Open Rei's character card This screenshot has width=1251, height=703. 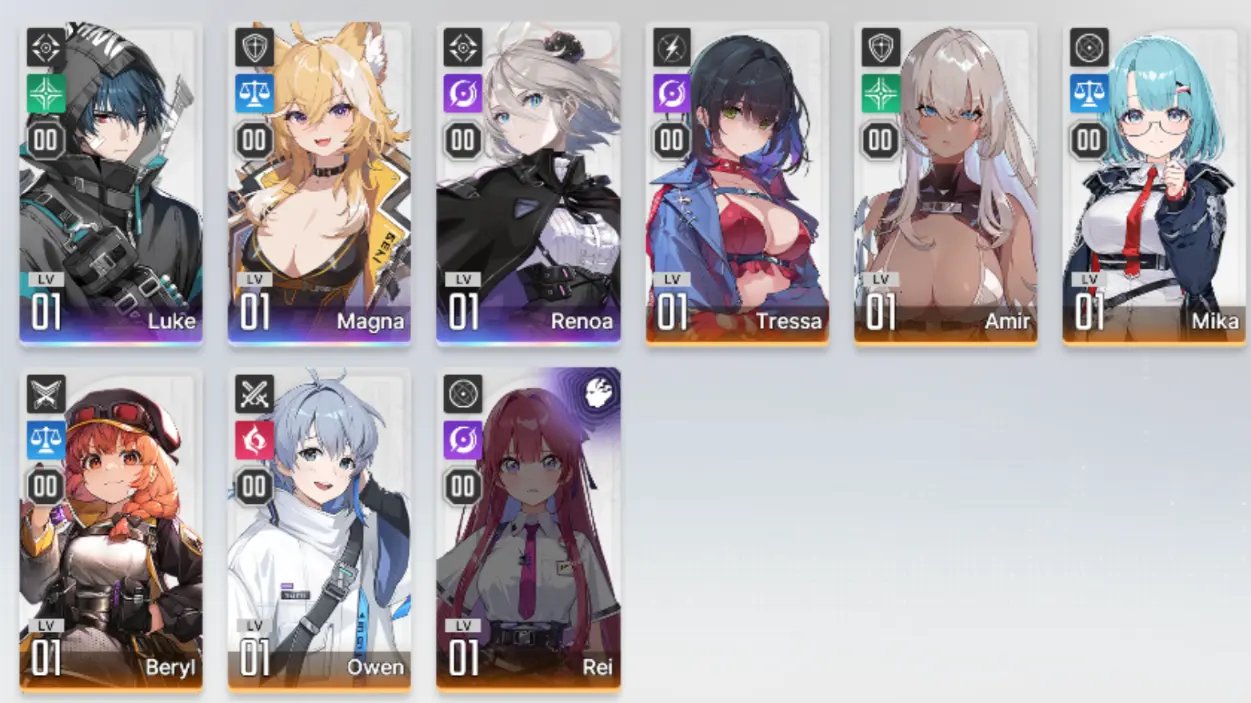(x=528, y=530)
